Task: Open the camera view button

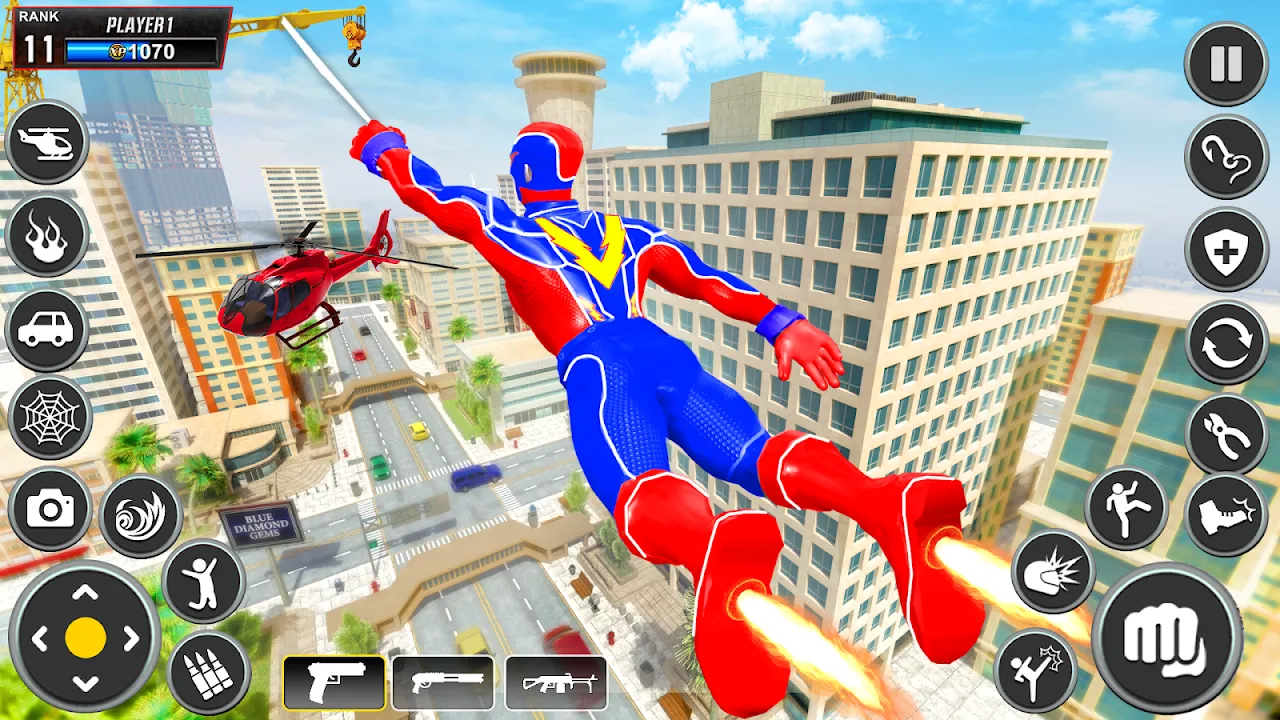Action: tap(50, 508)
